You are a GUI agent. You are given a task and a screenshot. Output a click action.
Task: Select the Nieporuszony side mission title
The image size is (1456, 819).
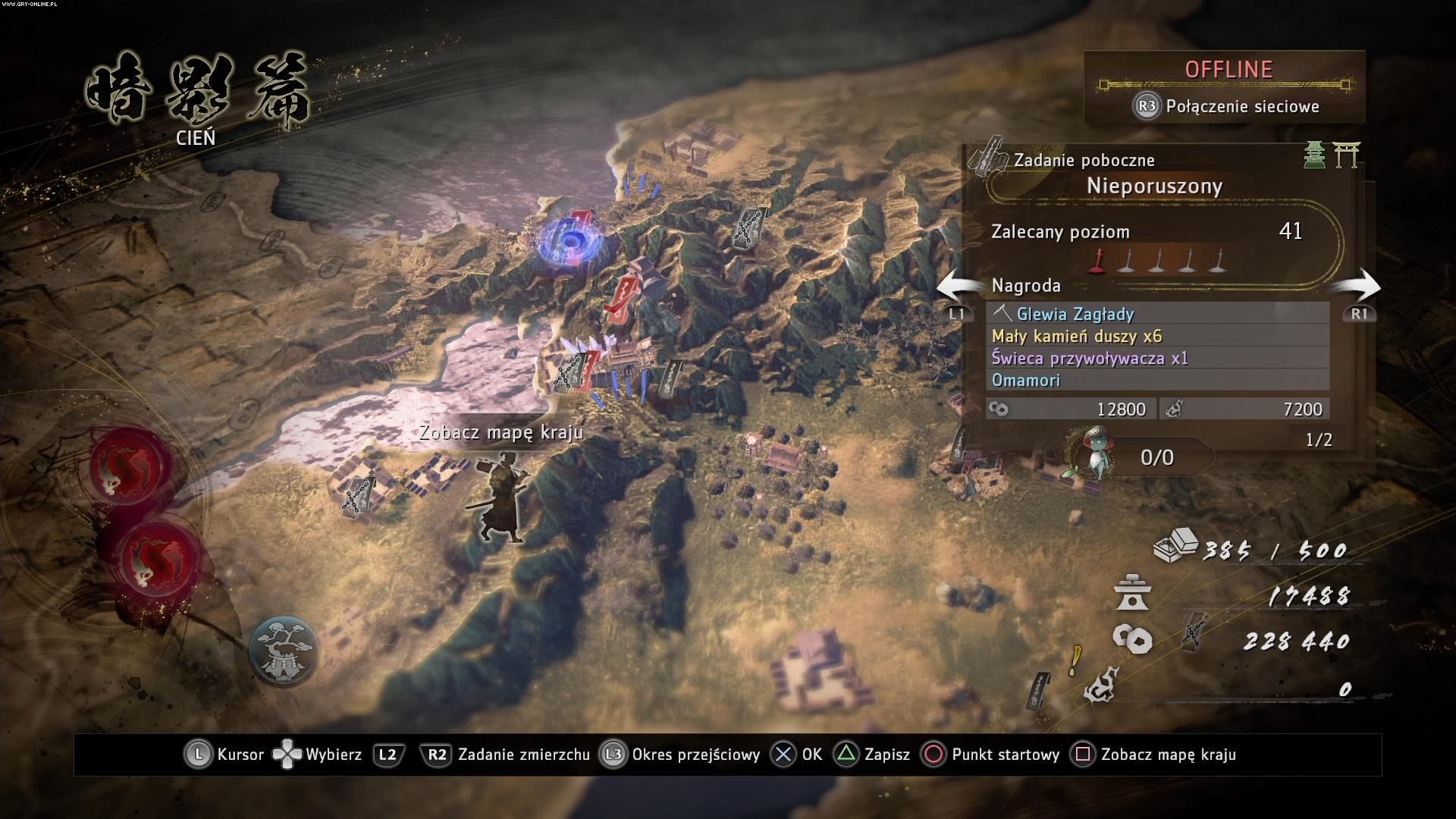point(1154,186)
